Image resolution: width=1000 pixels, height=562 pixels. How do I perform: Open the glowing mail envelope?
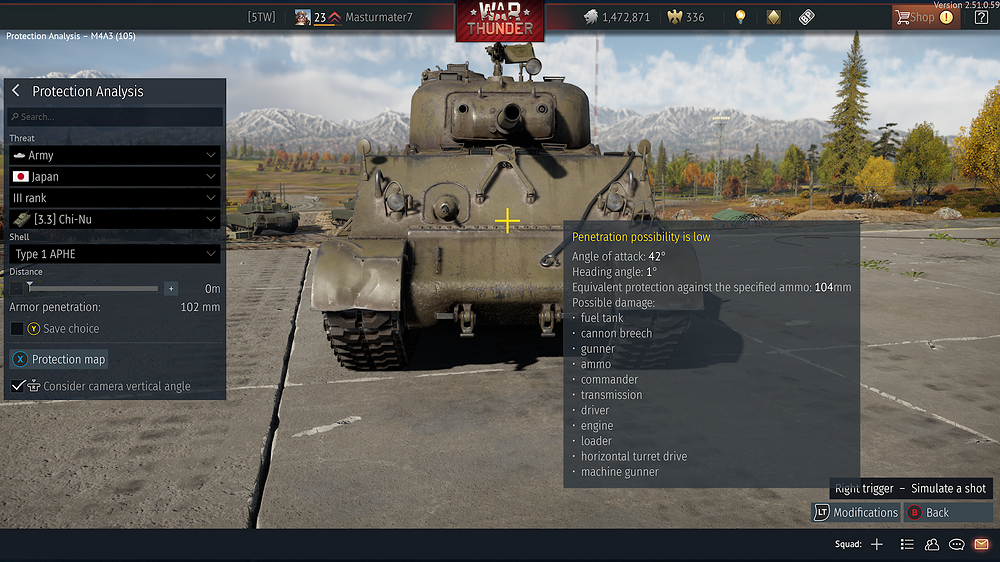981,545
